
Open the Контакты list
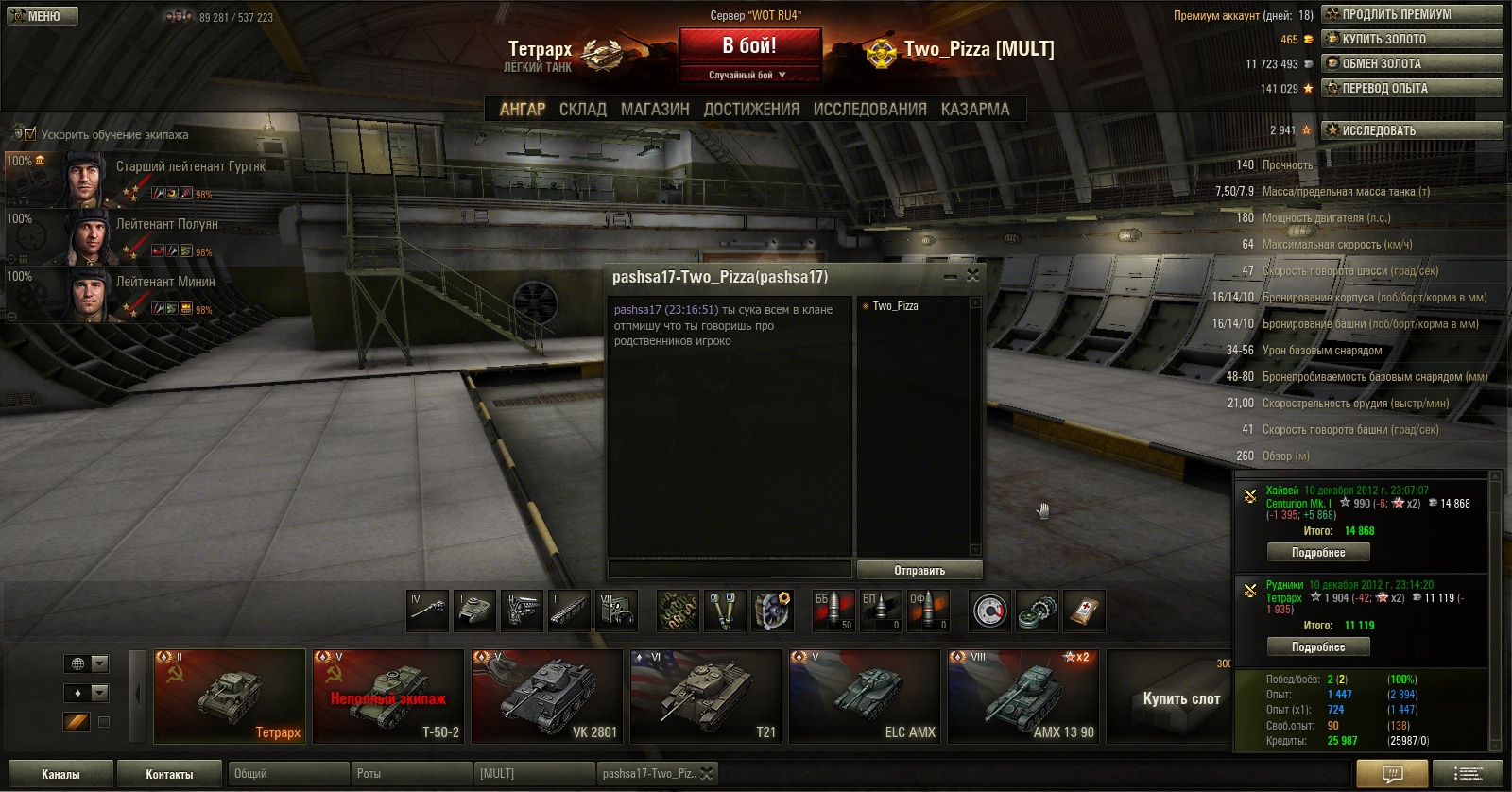[x=169, y=774]
